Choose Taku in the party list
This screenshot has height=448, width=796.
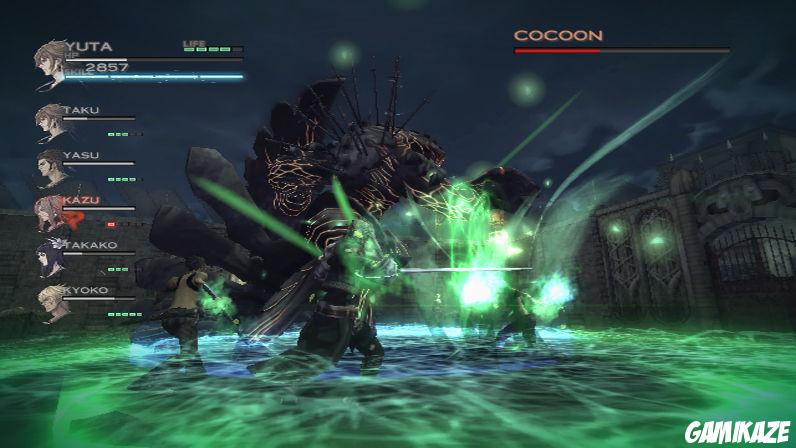pos(50,121)
